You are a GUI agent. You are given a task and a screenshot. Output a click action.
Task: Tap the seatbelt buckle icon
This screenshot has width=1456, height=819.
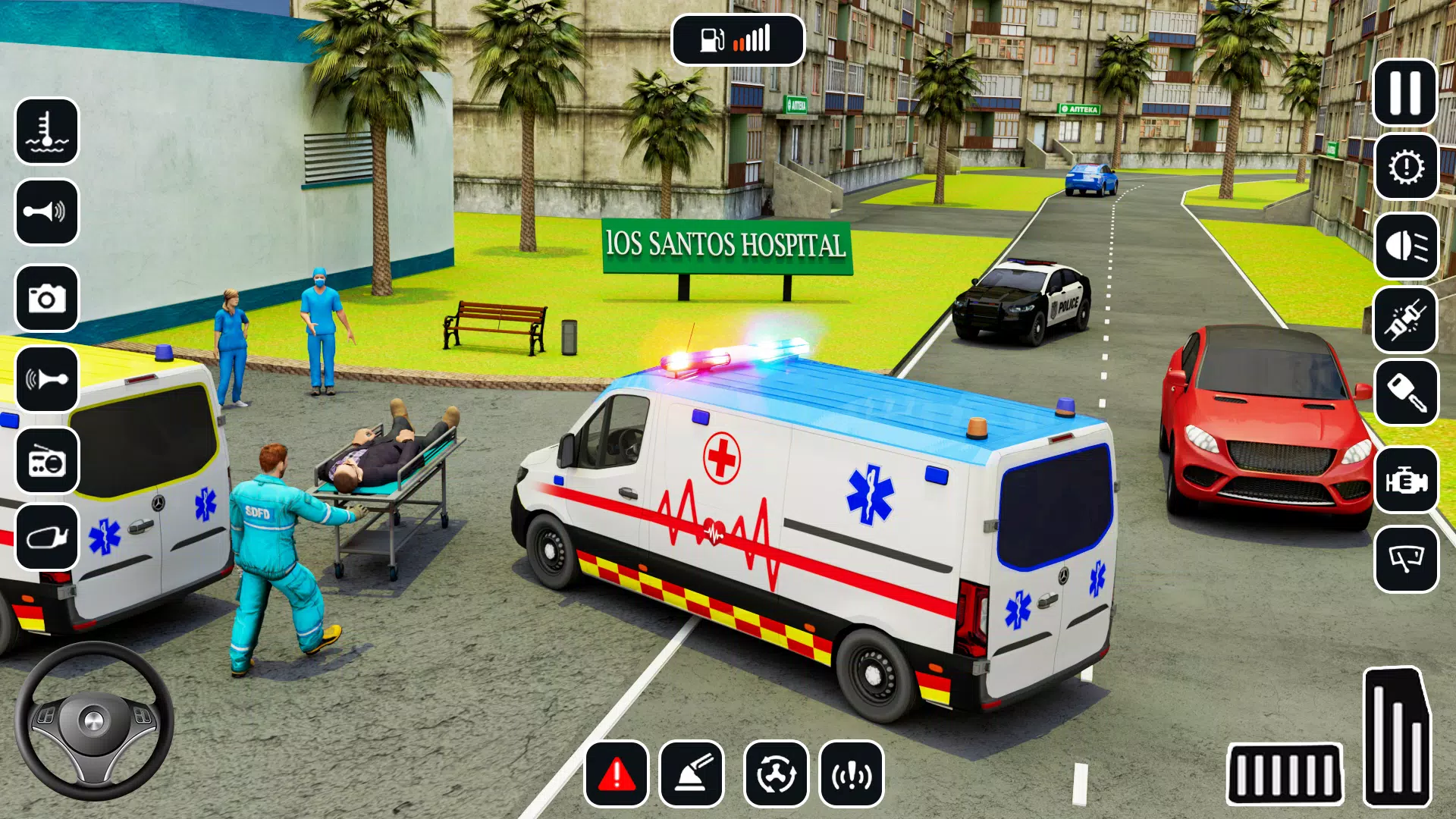[1406, 320]
